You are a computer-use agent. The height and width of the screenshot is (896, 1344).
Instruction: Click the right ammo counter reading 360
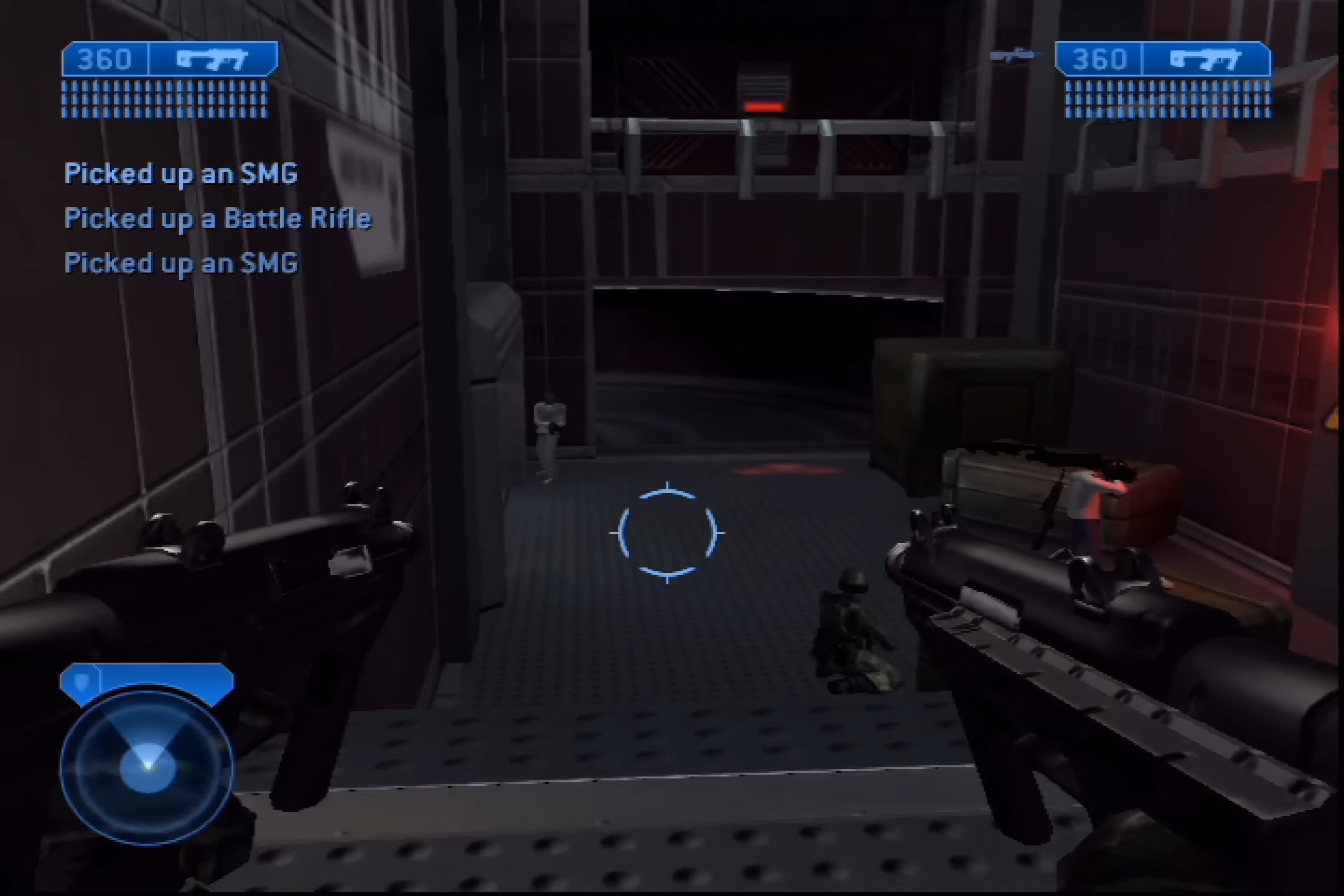pyautogui.click(x=1100, y=59)
